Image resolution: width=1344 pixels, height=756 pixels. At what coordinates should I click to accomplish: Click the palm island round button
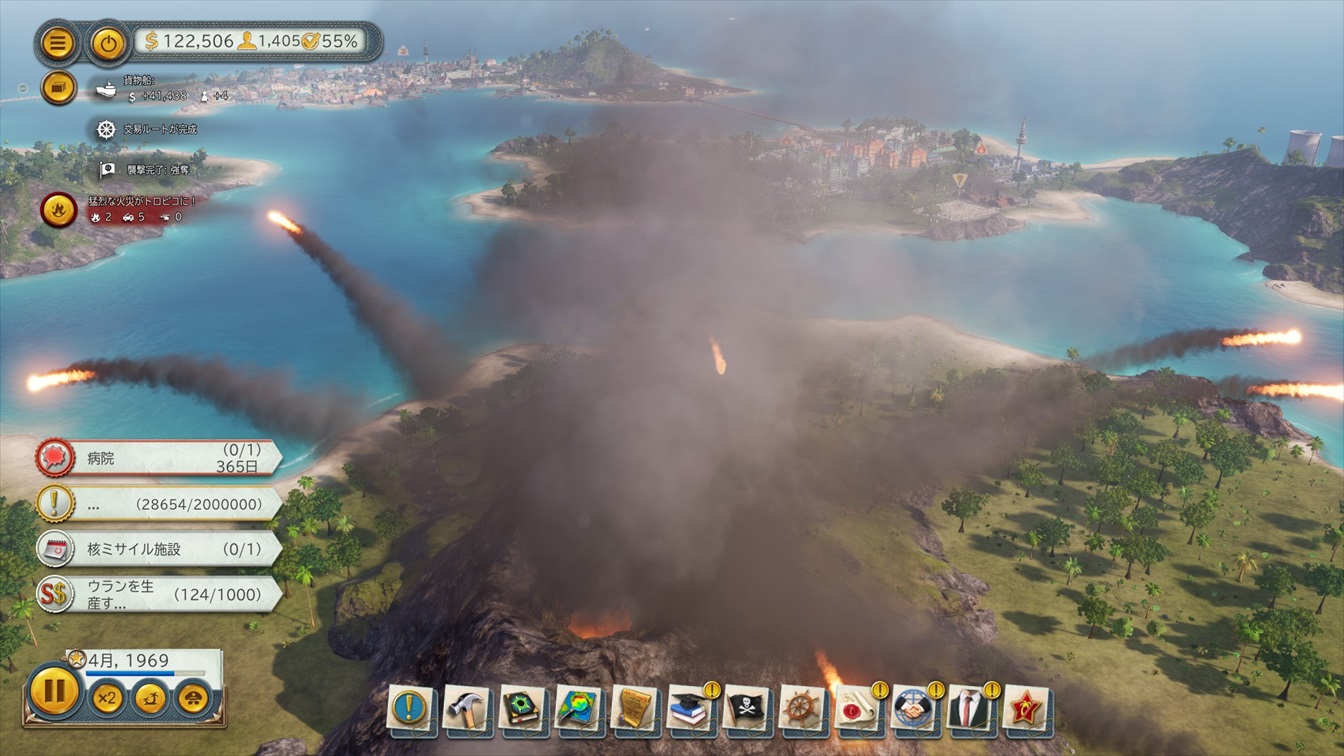point(150,697)
